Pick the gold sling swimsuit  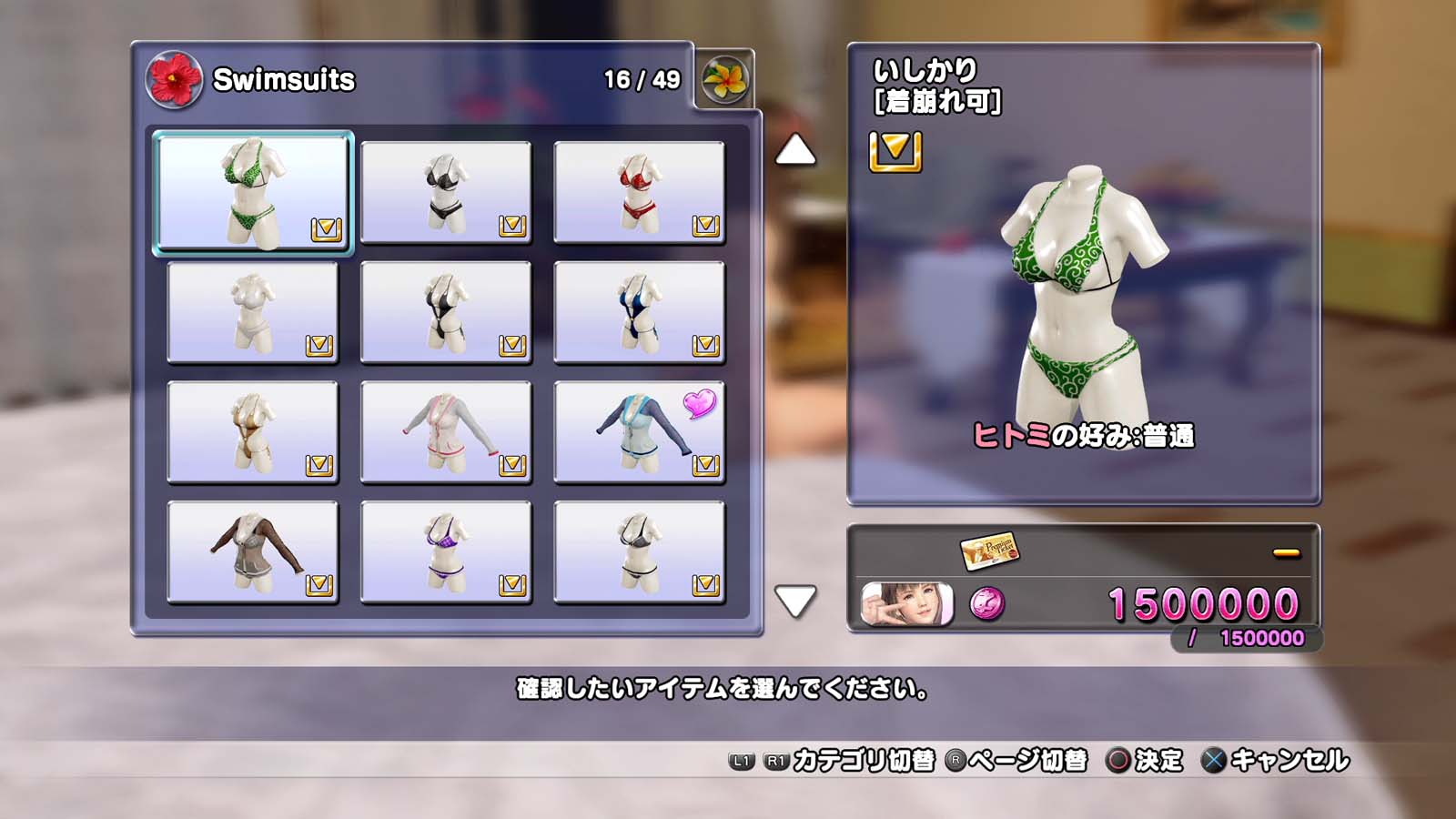tap(253, 432)
